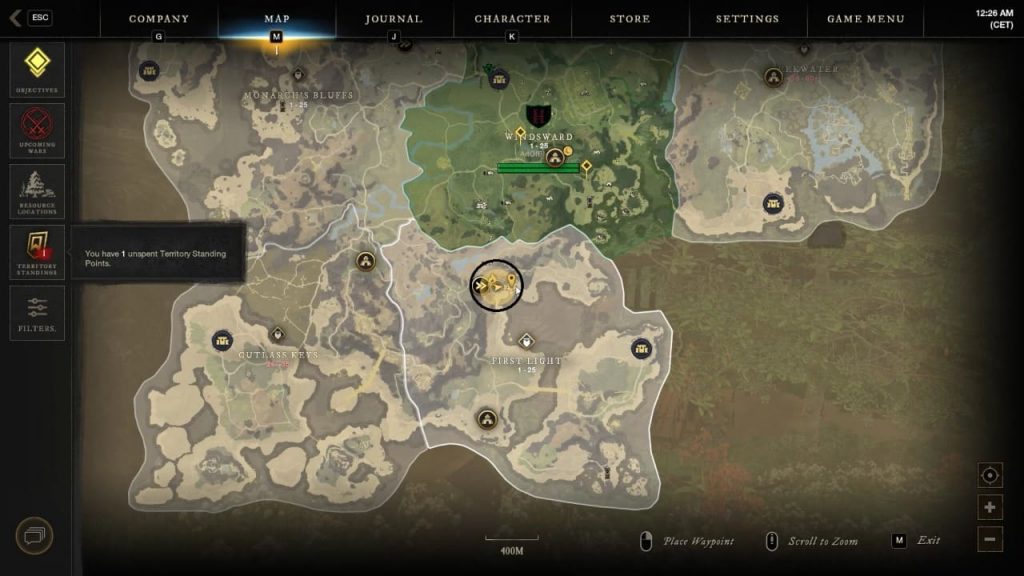This screenshot has height=576, width=1024.
Task: Click the First Light territory marker
Action: tap(526, 341)
